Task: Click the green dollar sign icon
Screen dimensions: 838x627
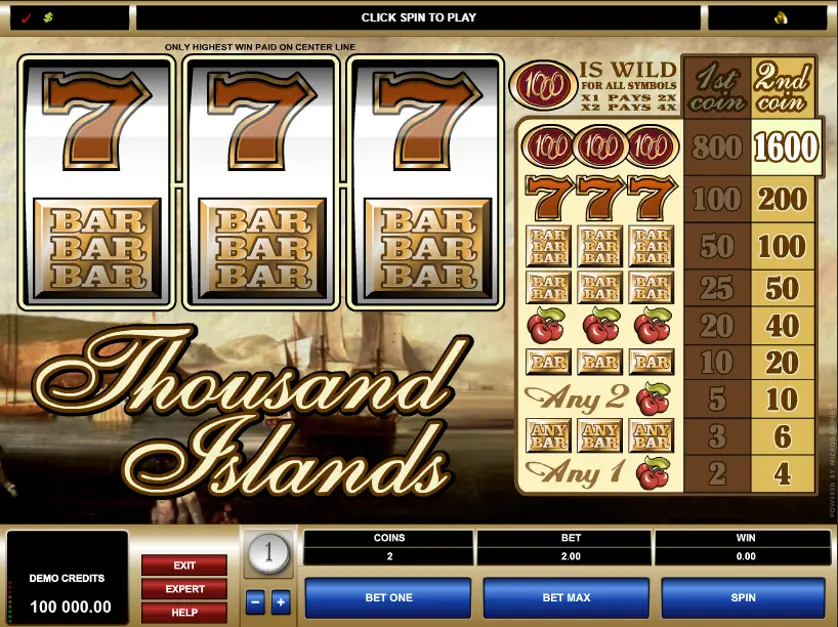Action: click(47, 17)
